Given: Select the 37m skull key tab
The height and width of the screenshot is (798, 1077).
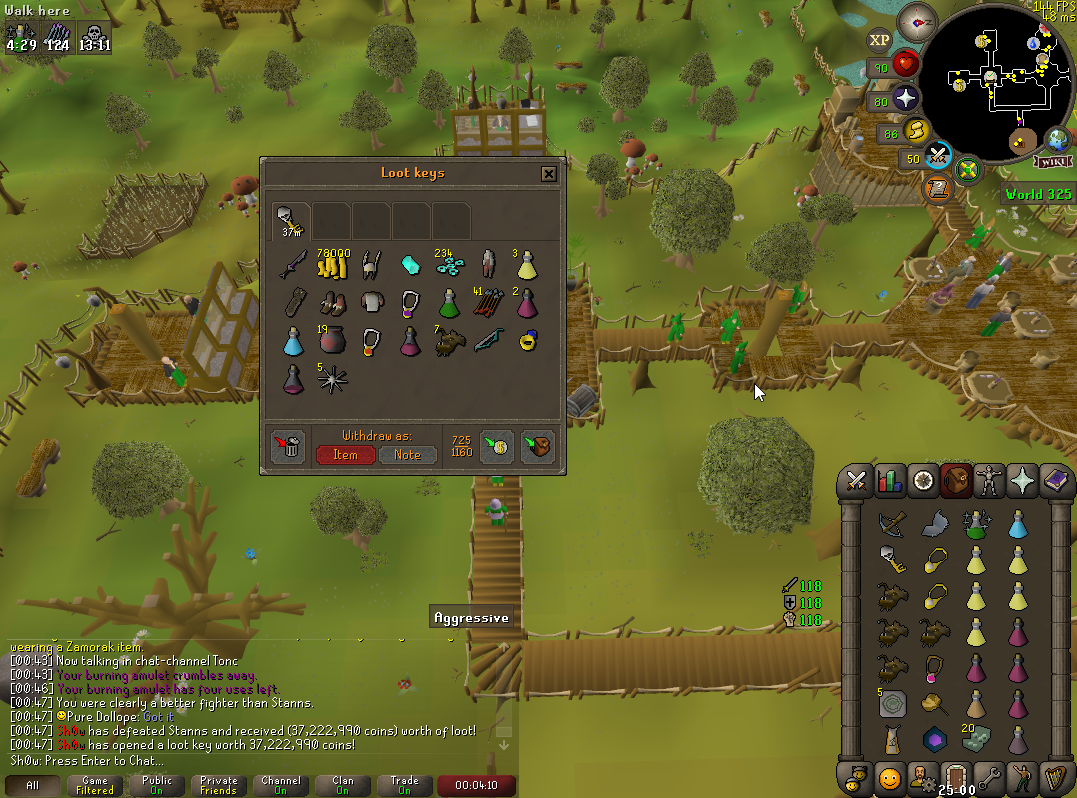Looking at the screenshot, I should pos(291,220).
